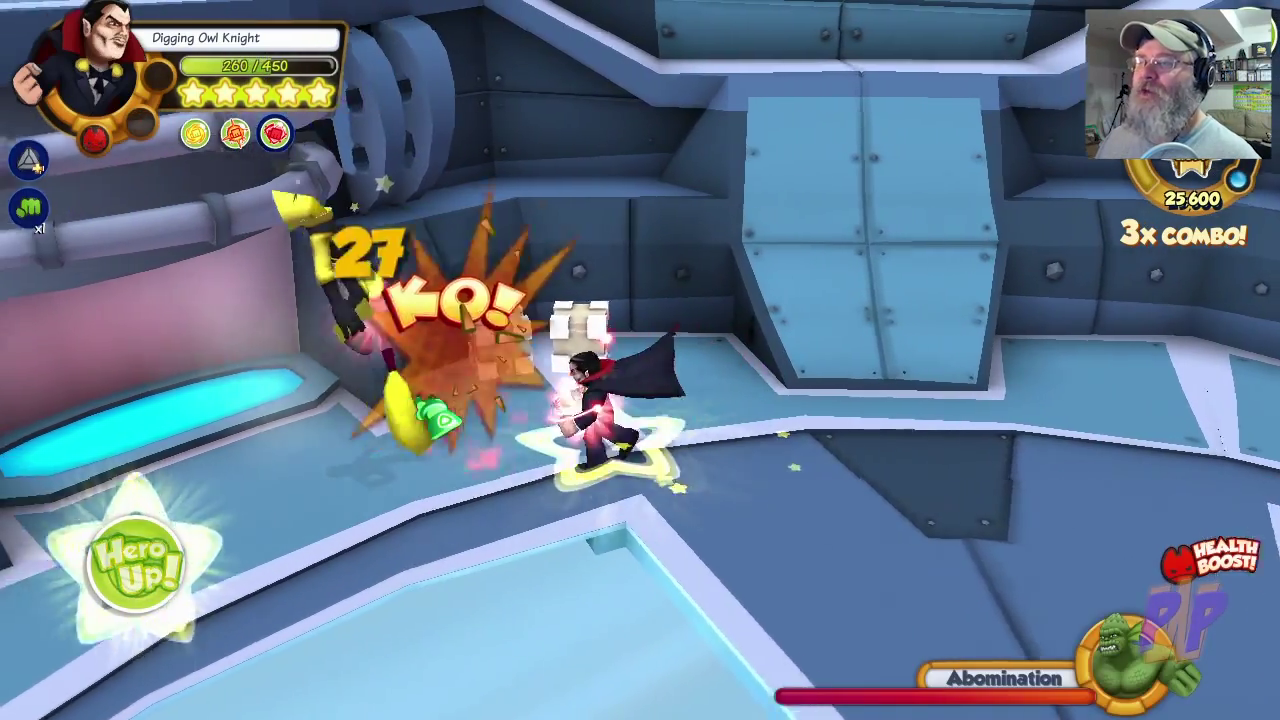Screen dimensions: 1280x720
Task: Open the gray triangle sidekick icon
Action: coord(29,160)
